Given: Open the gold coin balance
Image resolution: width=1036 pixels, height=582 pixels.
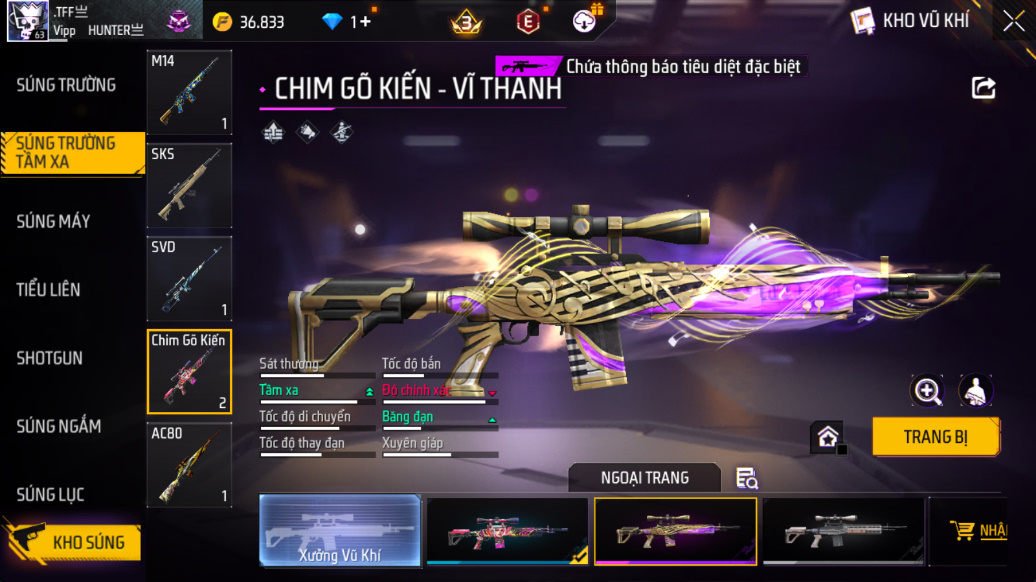Looking at the screenshot, I should click(x=250, y=21).
